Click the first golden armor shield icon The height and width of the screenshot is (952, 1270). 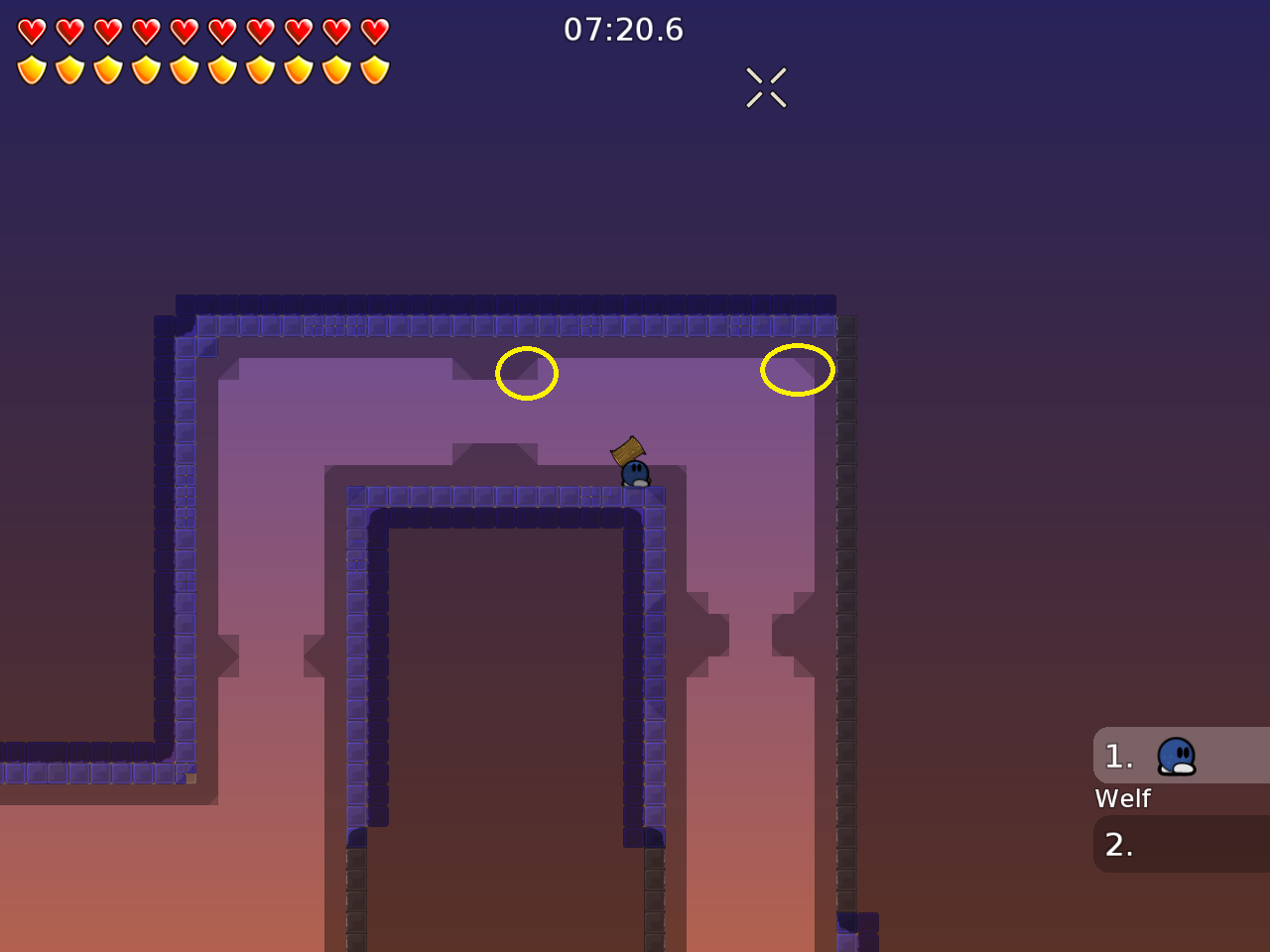pyautogui.click(x=32, y=70)
